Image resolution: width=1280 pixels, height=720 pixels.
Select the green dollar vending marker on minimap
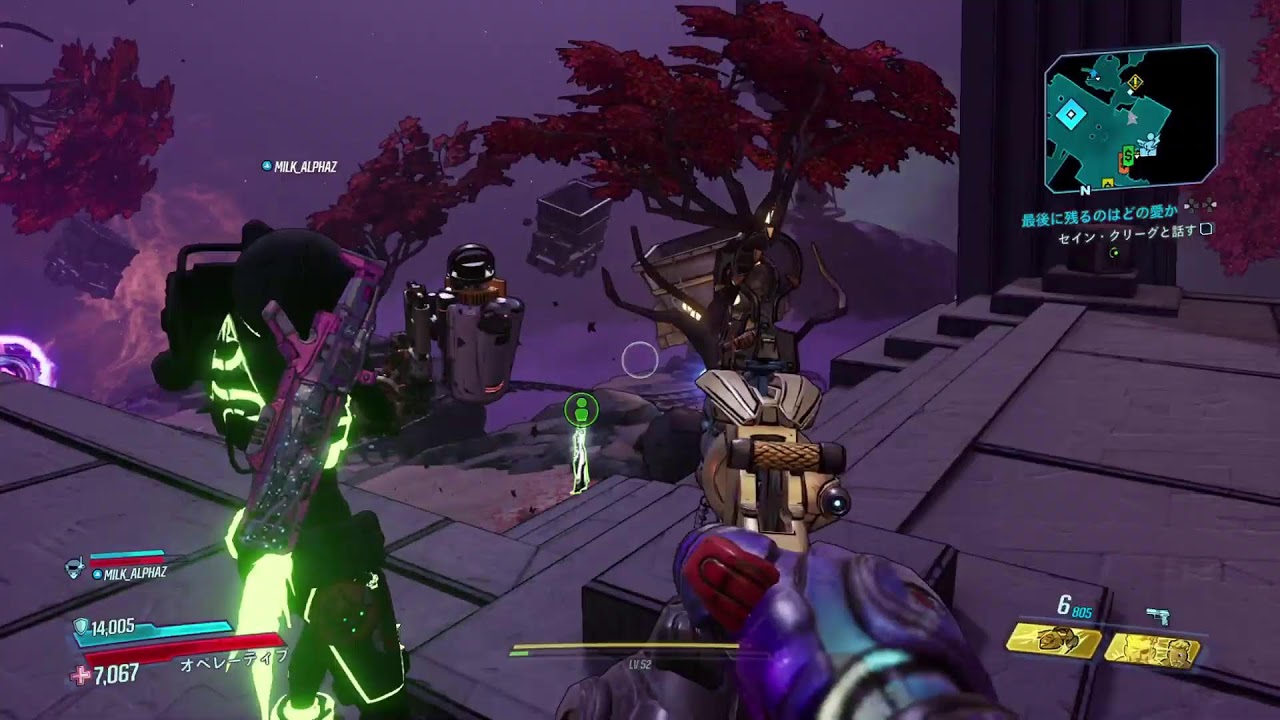pos(1128,155)
